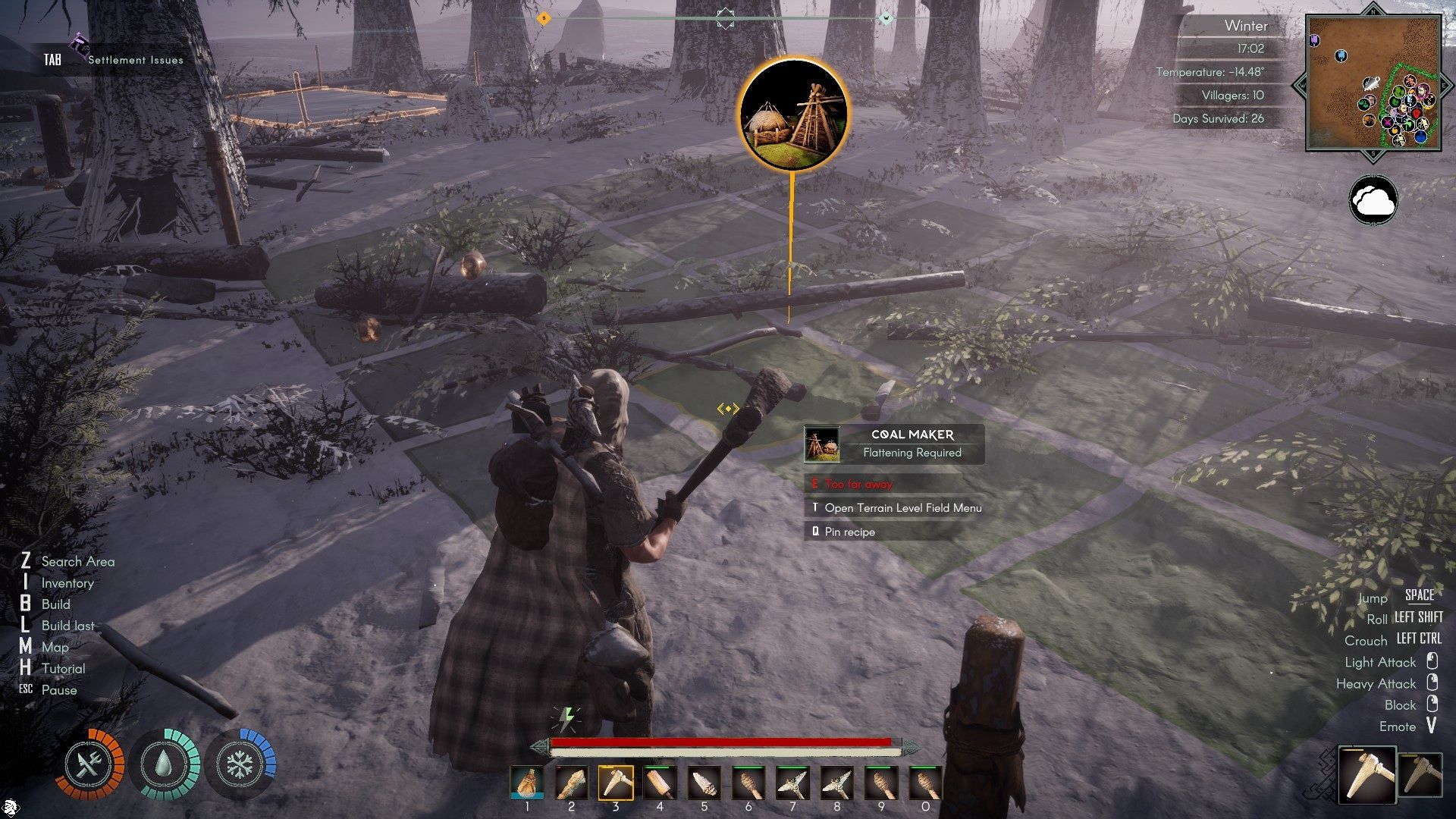Select the orange diamond marker on the compass

click(543, 18)
